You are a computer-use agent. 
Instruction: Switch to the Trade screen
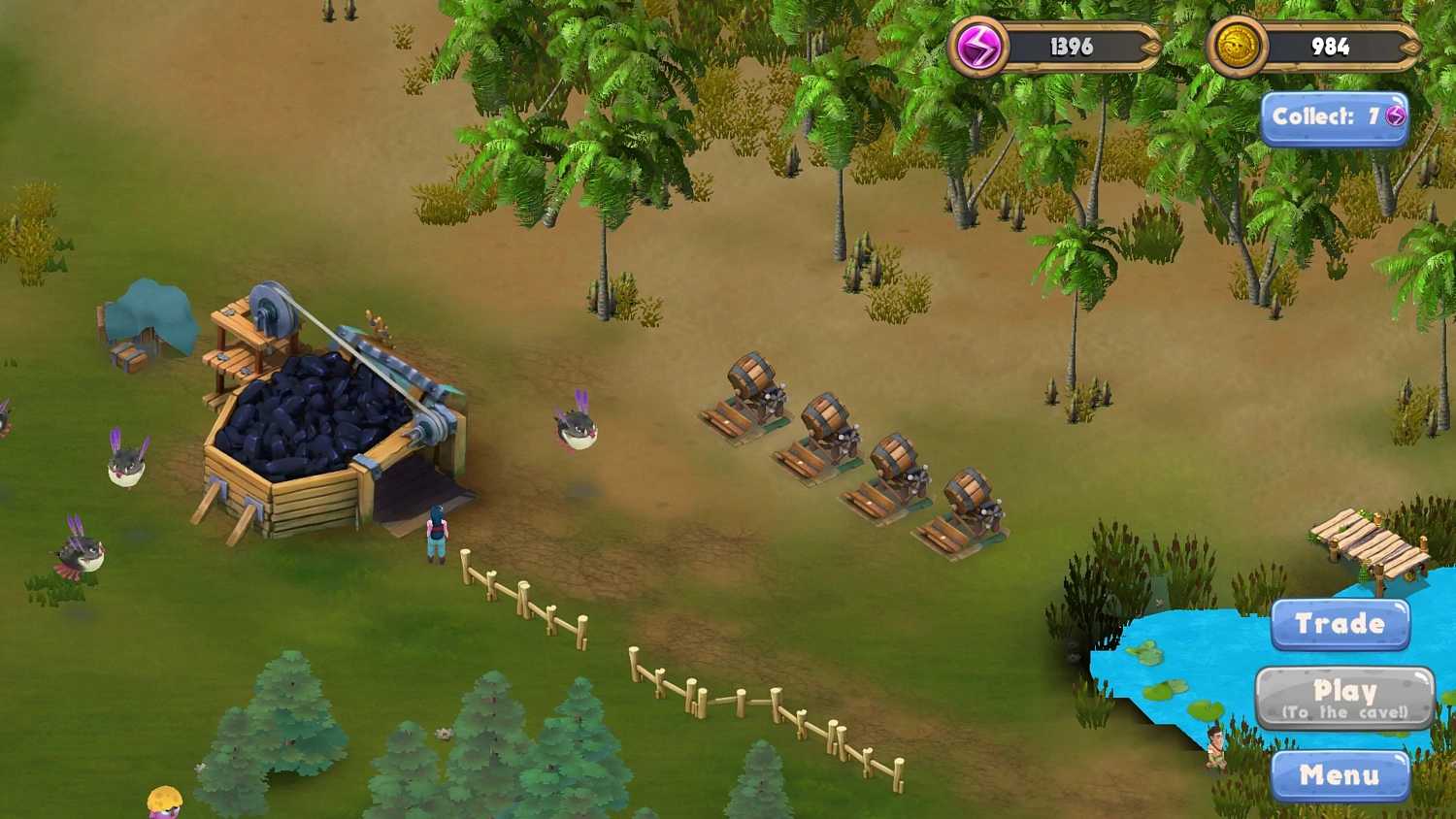click(1340, 624)
